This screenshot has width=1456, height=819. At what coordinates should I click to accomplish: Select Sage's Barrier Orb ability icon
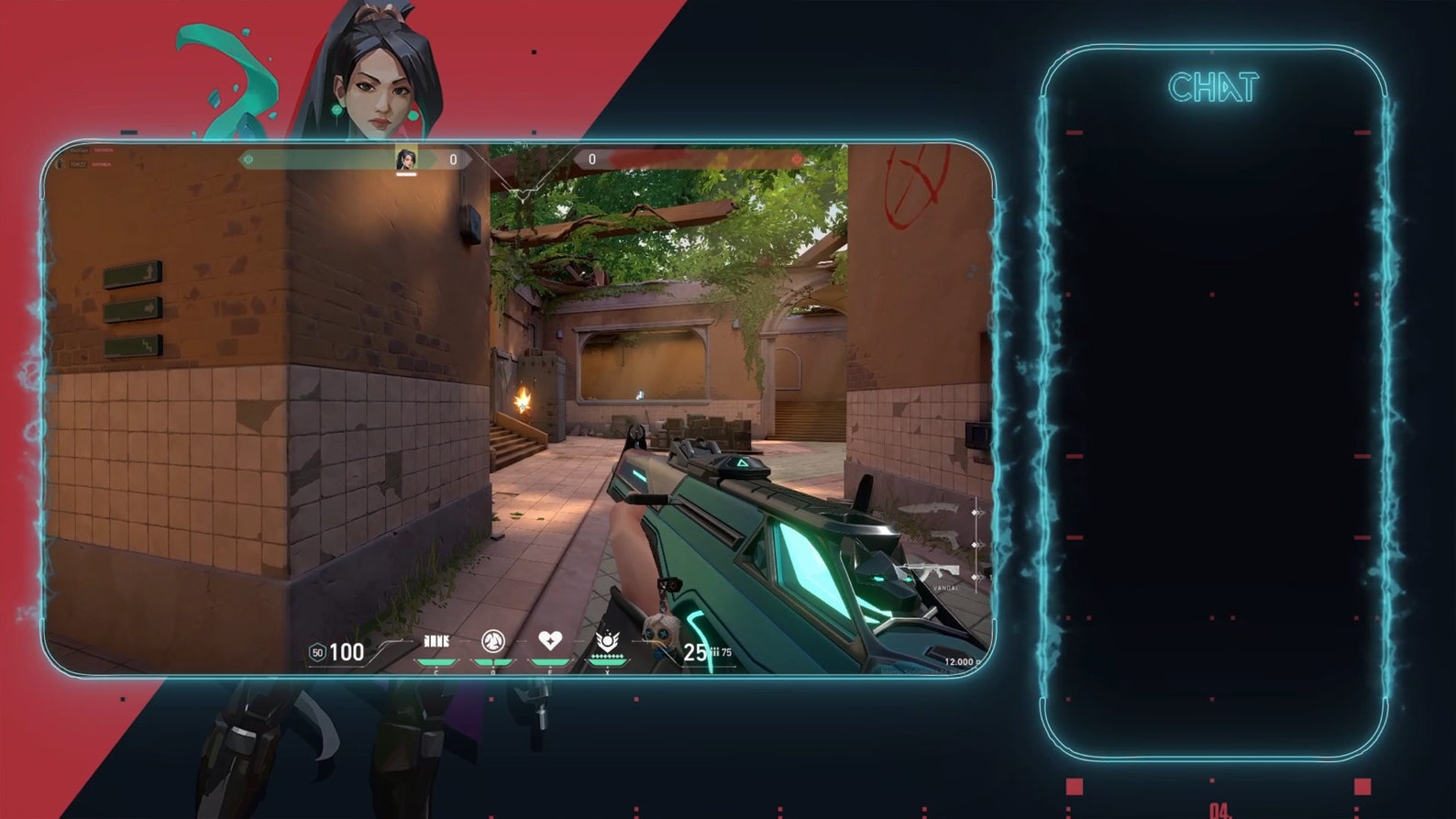pos(435,639)
